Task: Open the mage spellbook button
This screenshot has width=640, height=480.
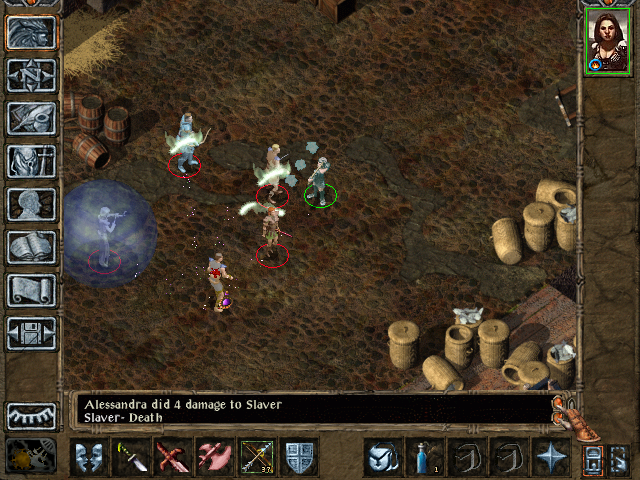Action: (x=31, y=247)
